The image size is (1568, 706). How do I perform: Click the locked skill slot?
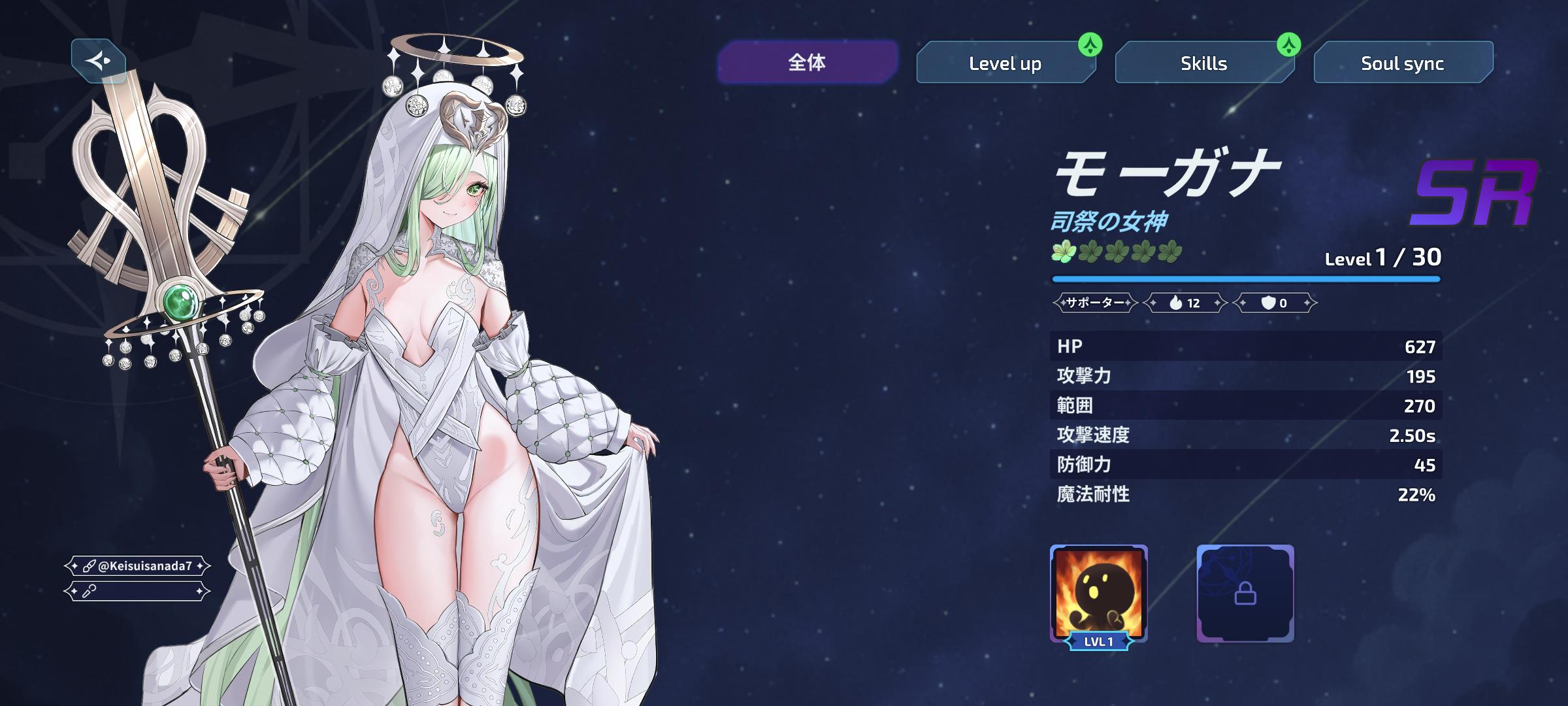1245,593
